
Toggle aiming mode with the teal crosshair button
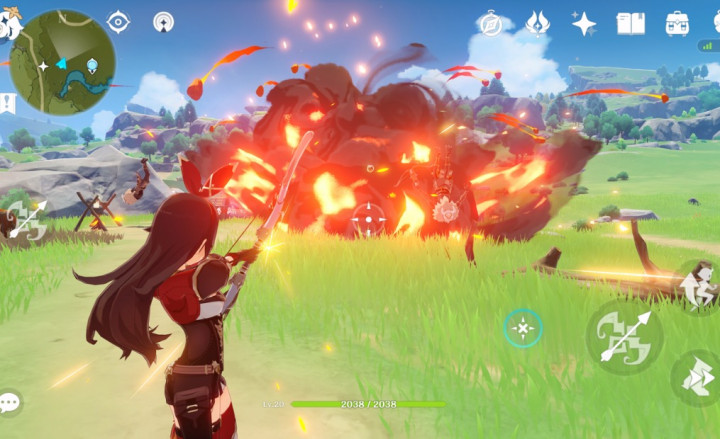523,327
